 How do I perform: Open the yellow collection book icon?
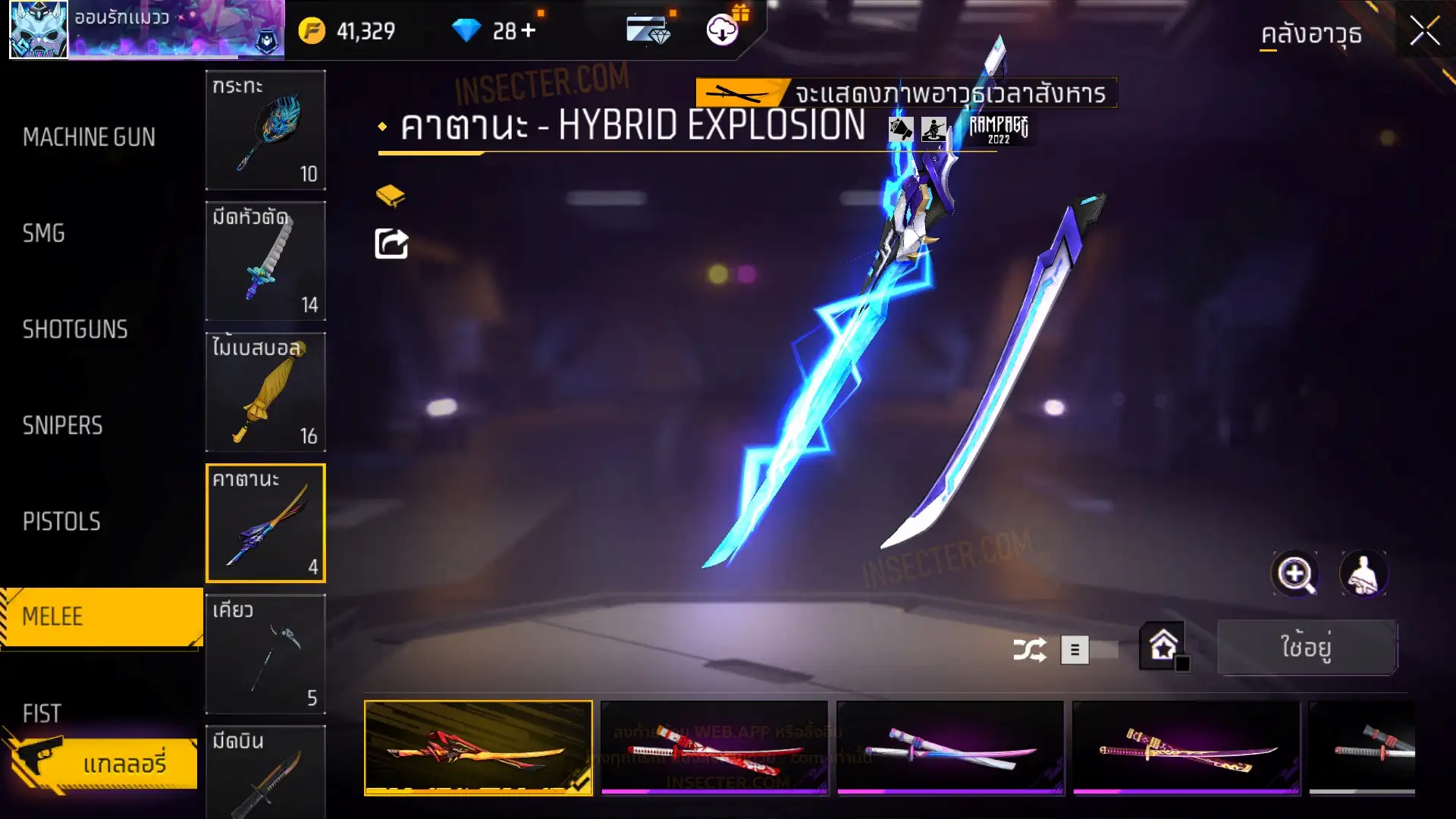(x=391, y=196)
